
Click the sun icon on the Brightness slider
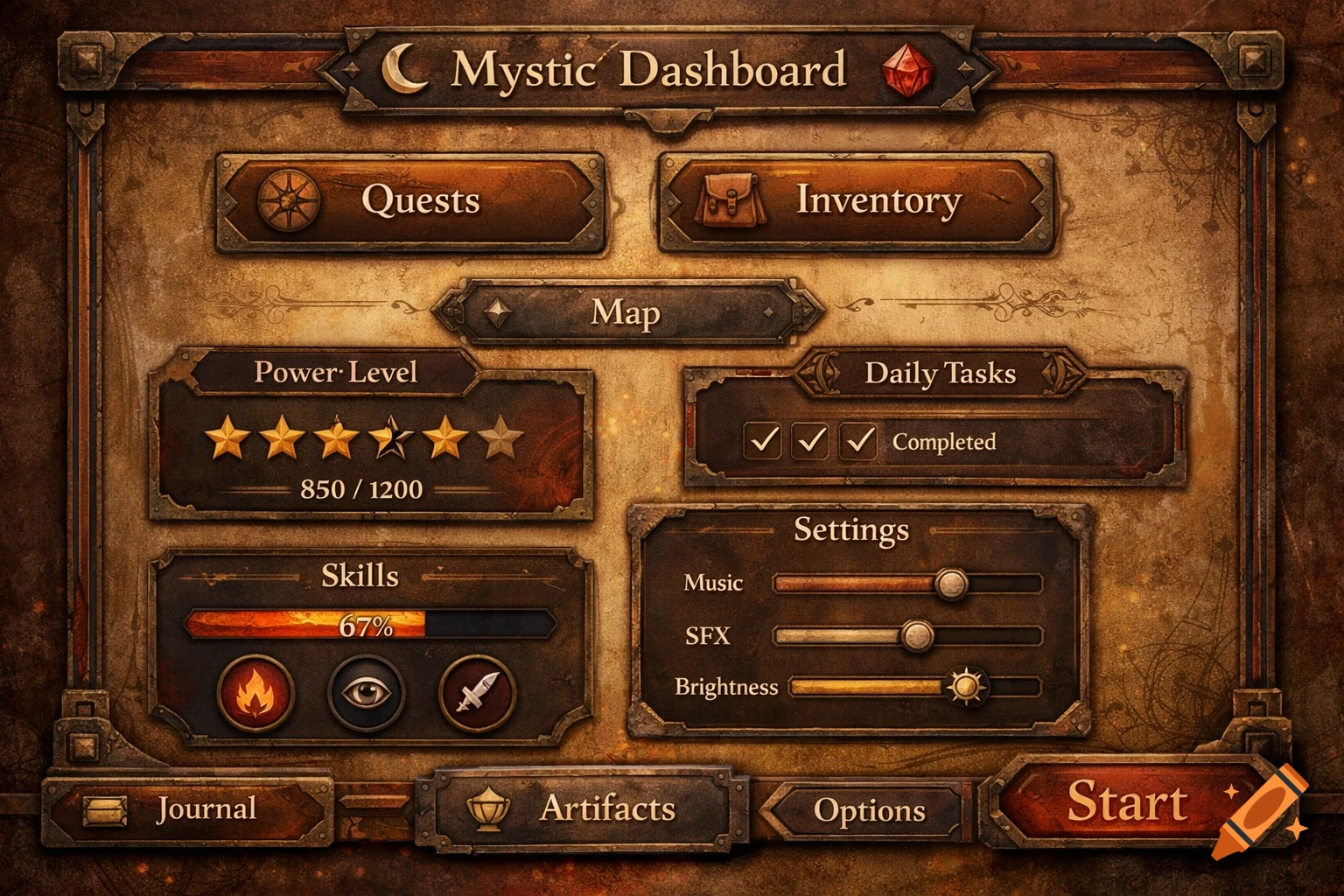(x=969, y=689)
